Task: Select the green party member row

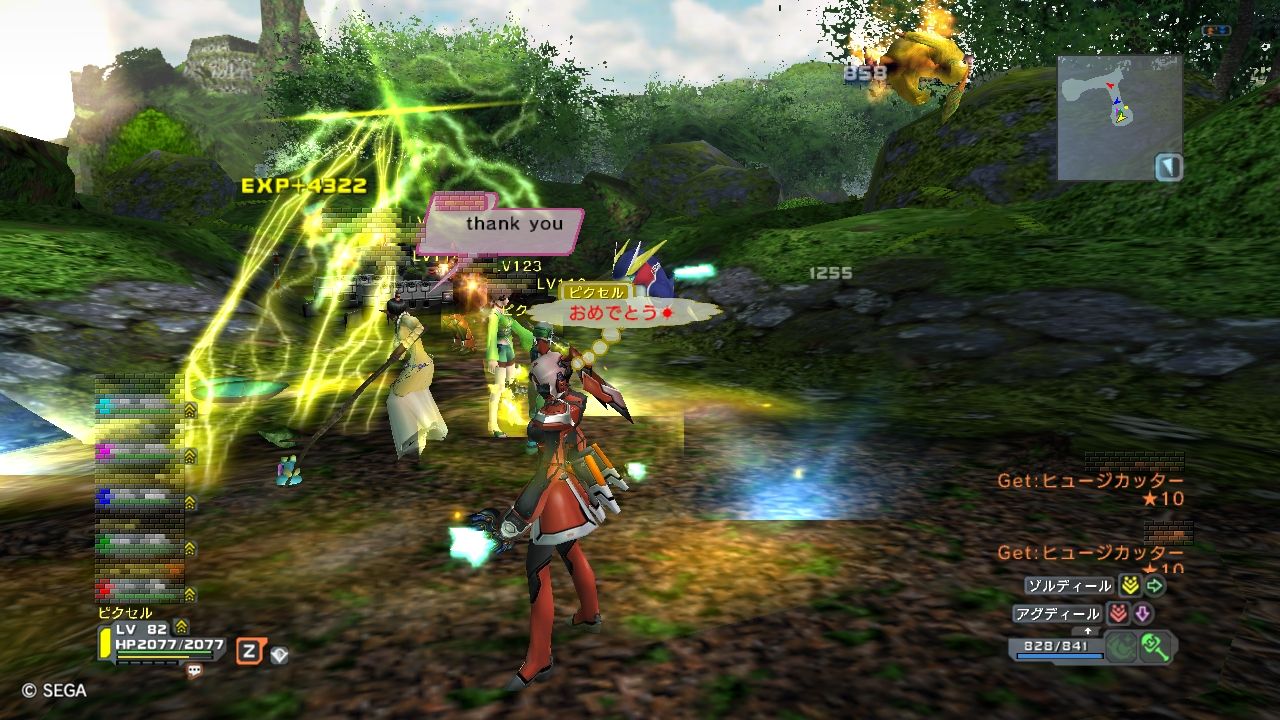Action: click(140, 542)
